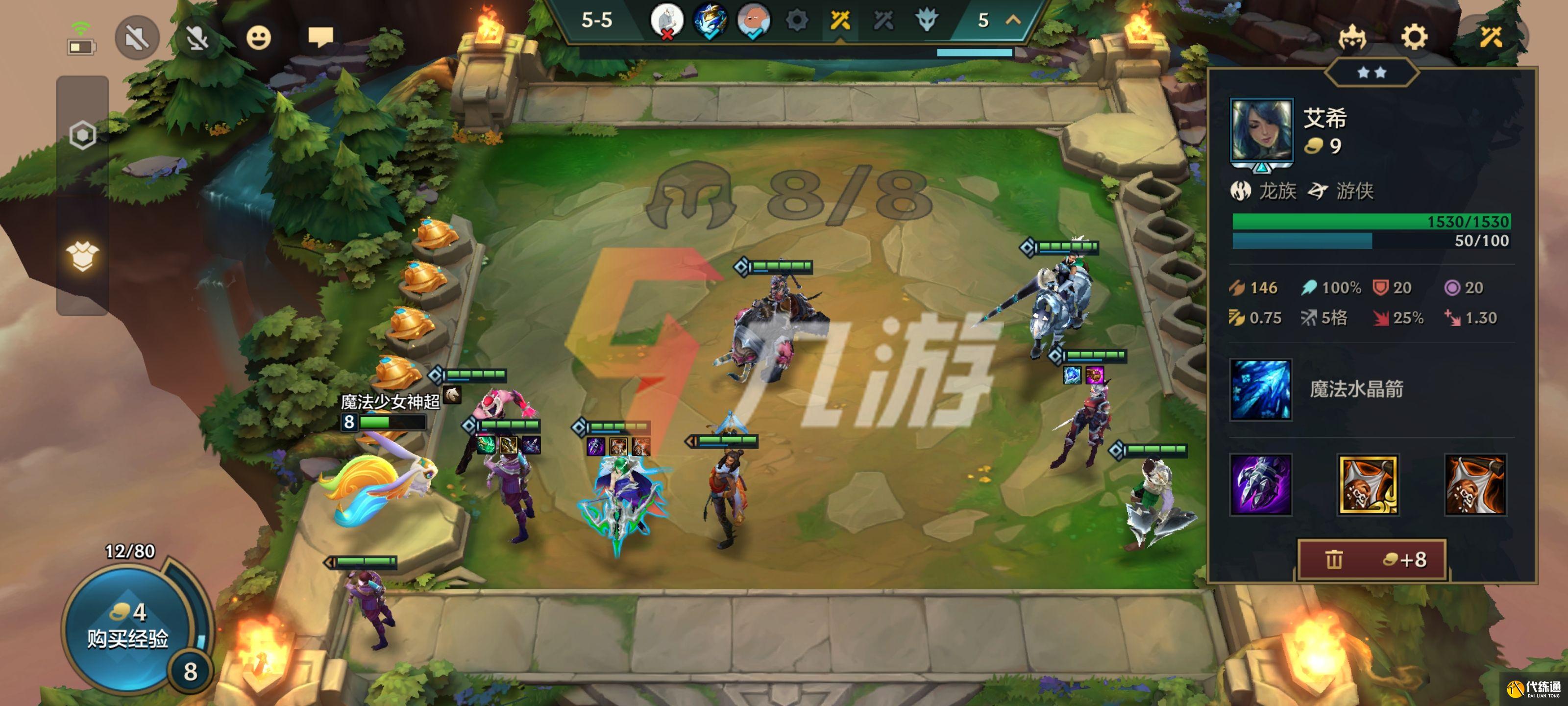Open the chat speech bubble

[x=320, y=37]
